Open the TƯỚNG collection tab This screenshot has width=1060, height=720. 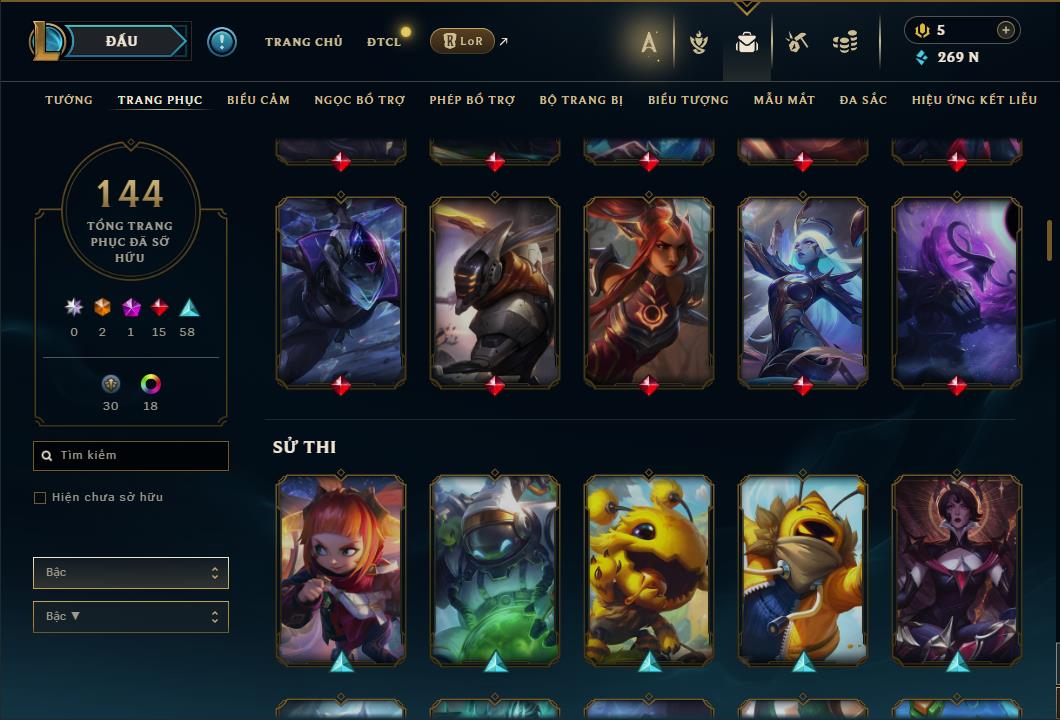[x=69, y=100]
